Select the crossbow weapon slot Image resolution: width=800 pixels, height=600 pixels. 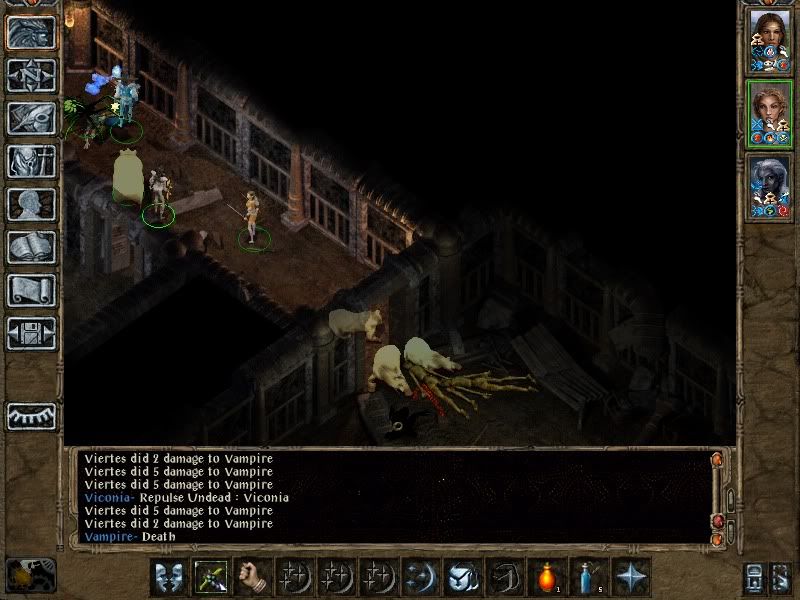(x=210, y=577)
